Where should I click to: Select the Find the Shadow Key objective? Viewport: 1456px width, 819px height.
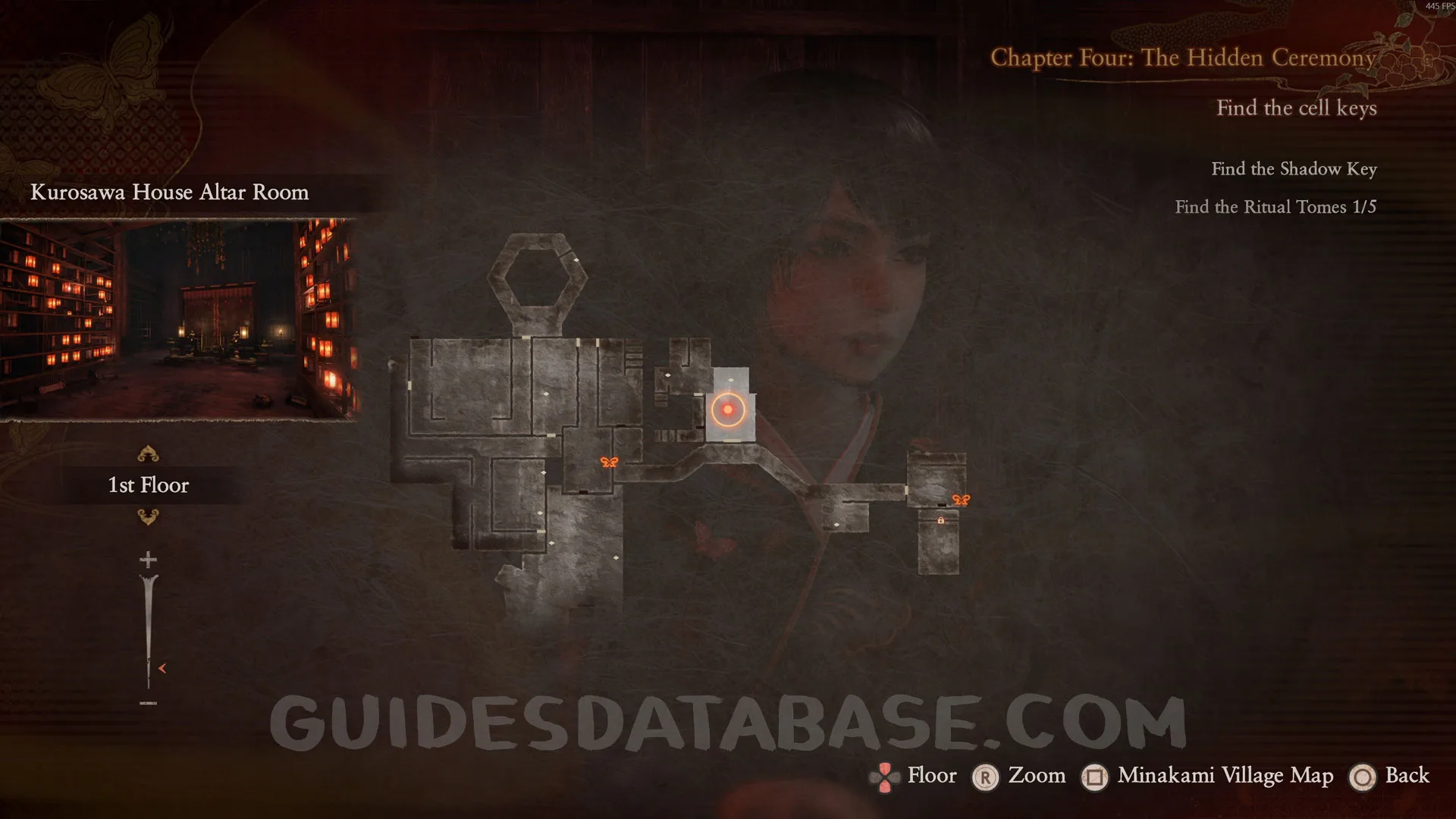click(x=1294, y=169)
